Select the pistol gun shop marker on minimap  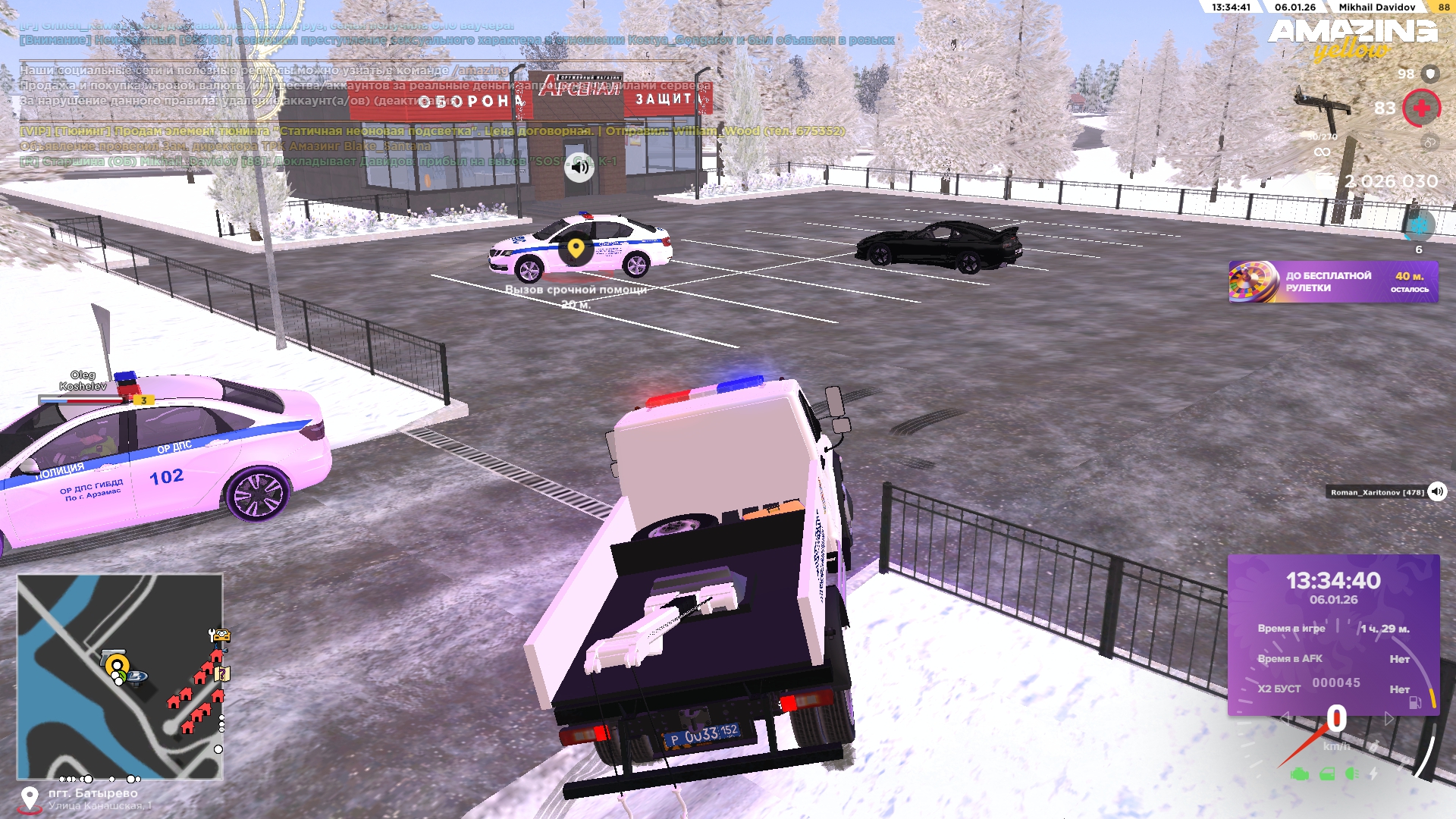114,654
